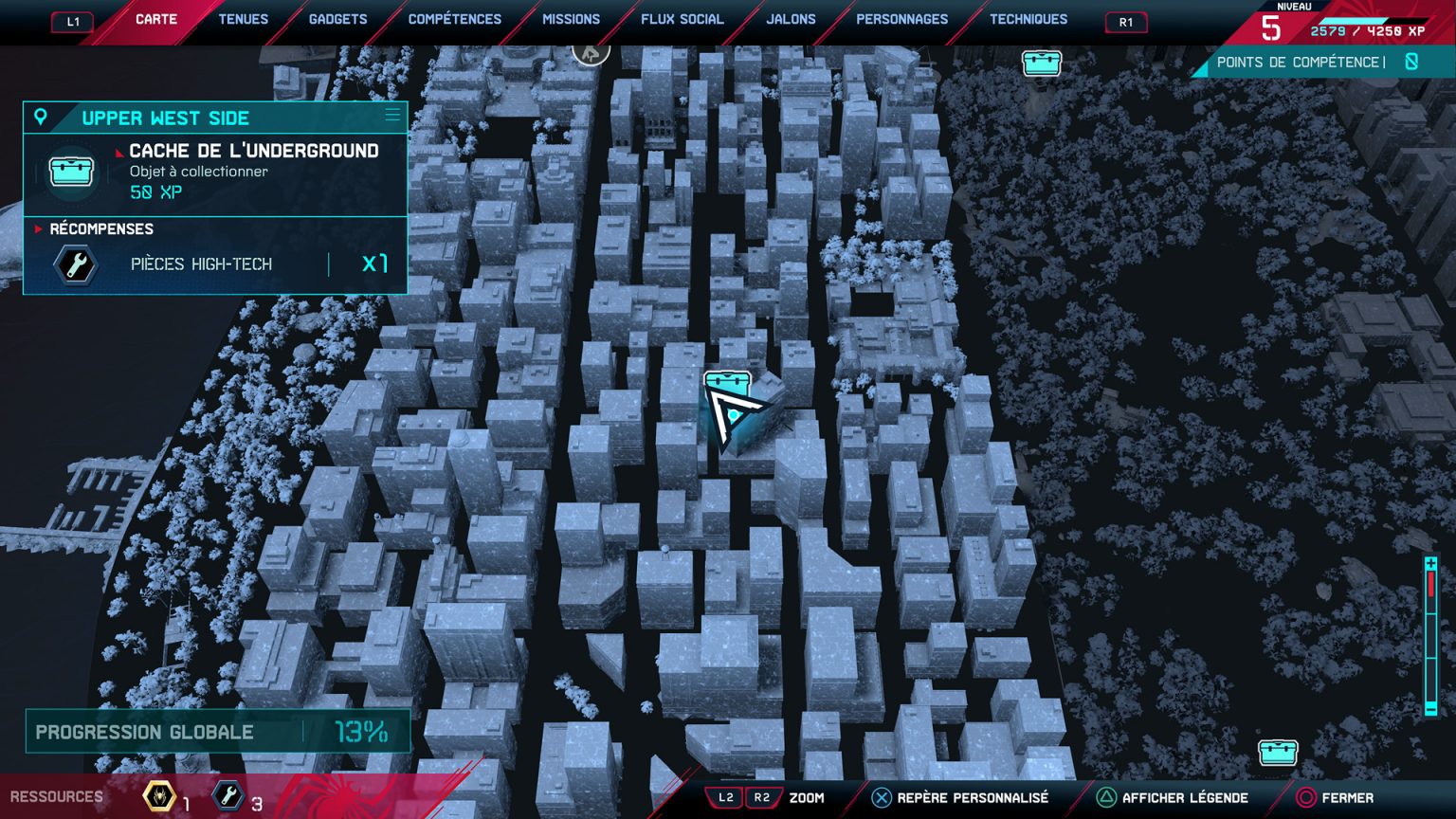The width and height of the screenshot is (1456, 819).
Task: Open the Missions tab
Action: [571, 18]
